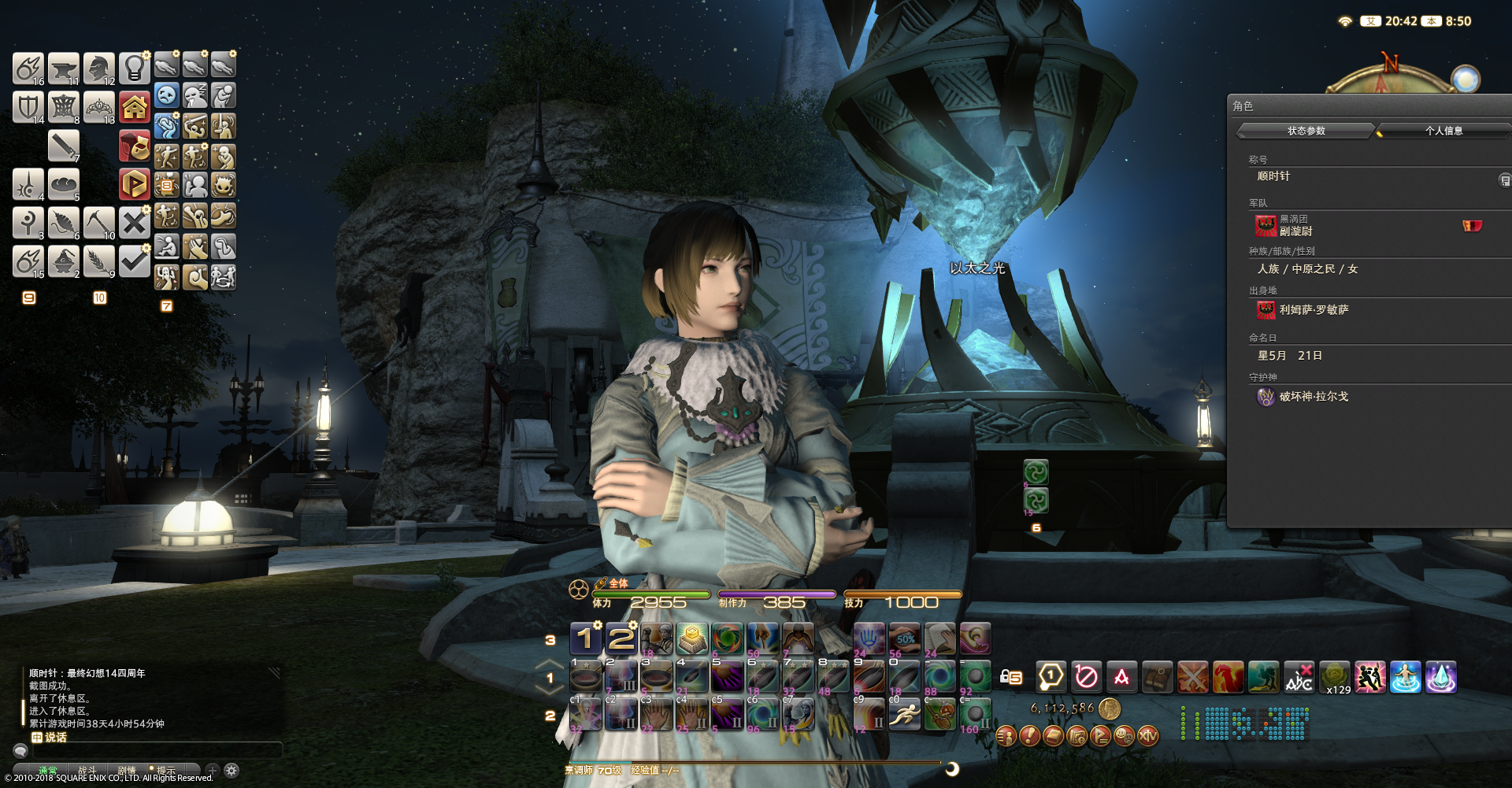This screenshot has width=1512, height=788.
Task: Click the lettuce item stacked x129
Action: pos(1333,675)
